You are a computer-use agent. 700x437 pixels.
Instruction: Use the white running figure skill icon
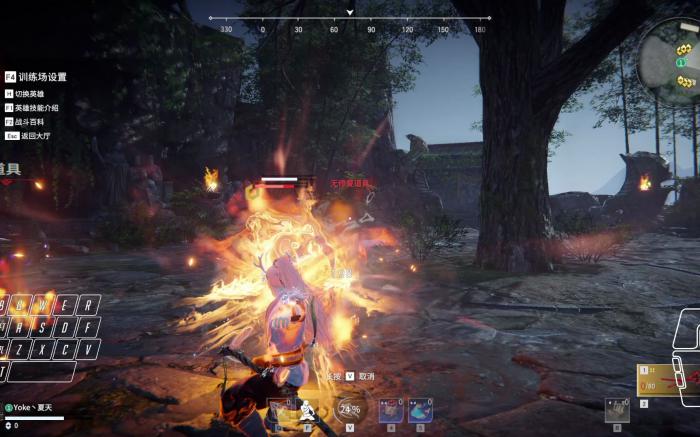pyautogui.click(x=307, y=411)
